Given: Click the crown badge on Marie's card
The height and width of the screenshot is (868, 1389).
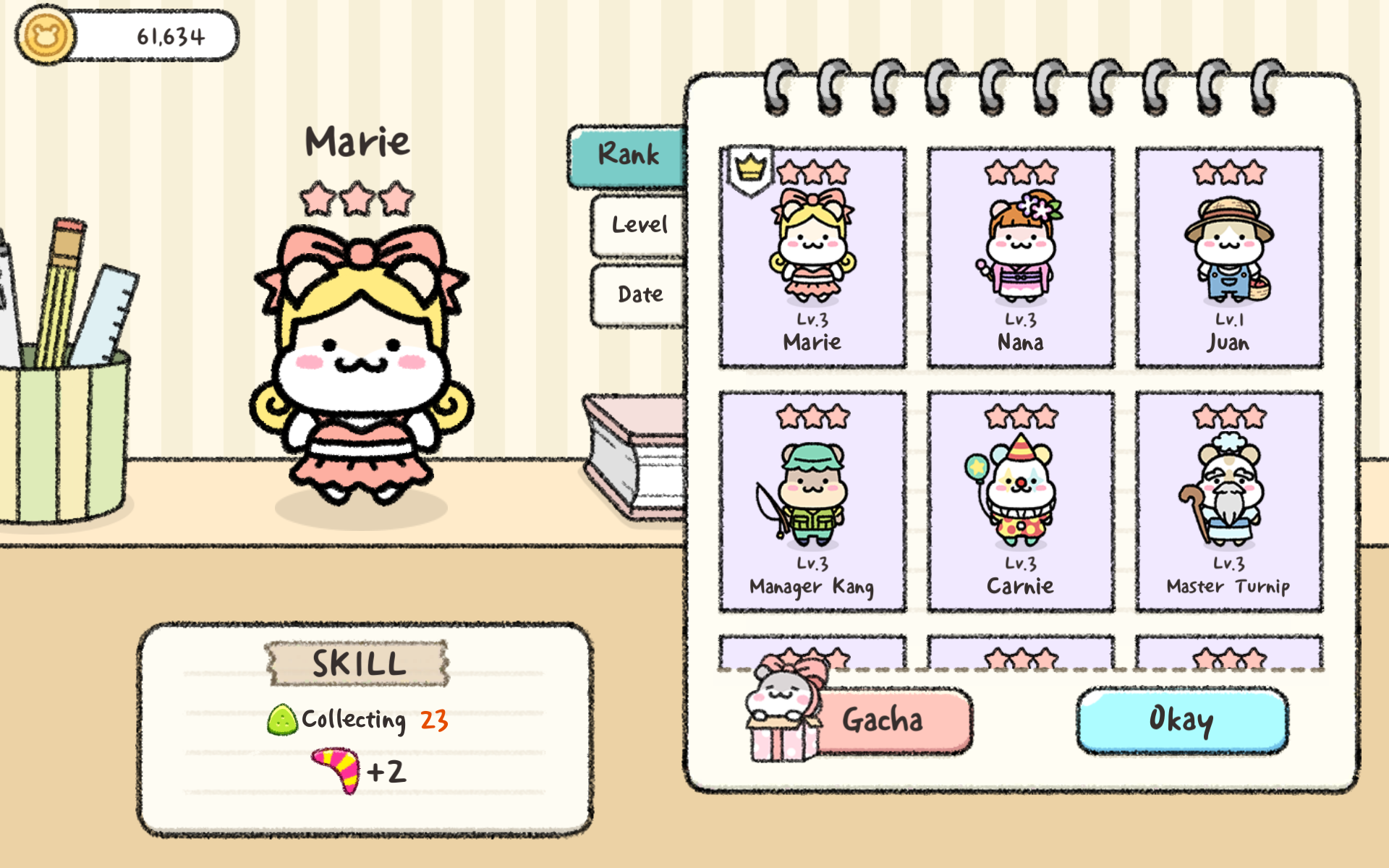Looking at the screenshot, I should click(x=749, y=169).
